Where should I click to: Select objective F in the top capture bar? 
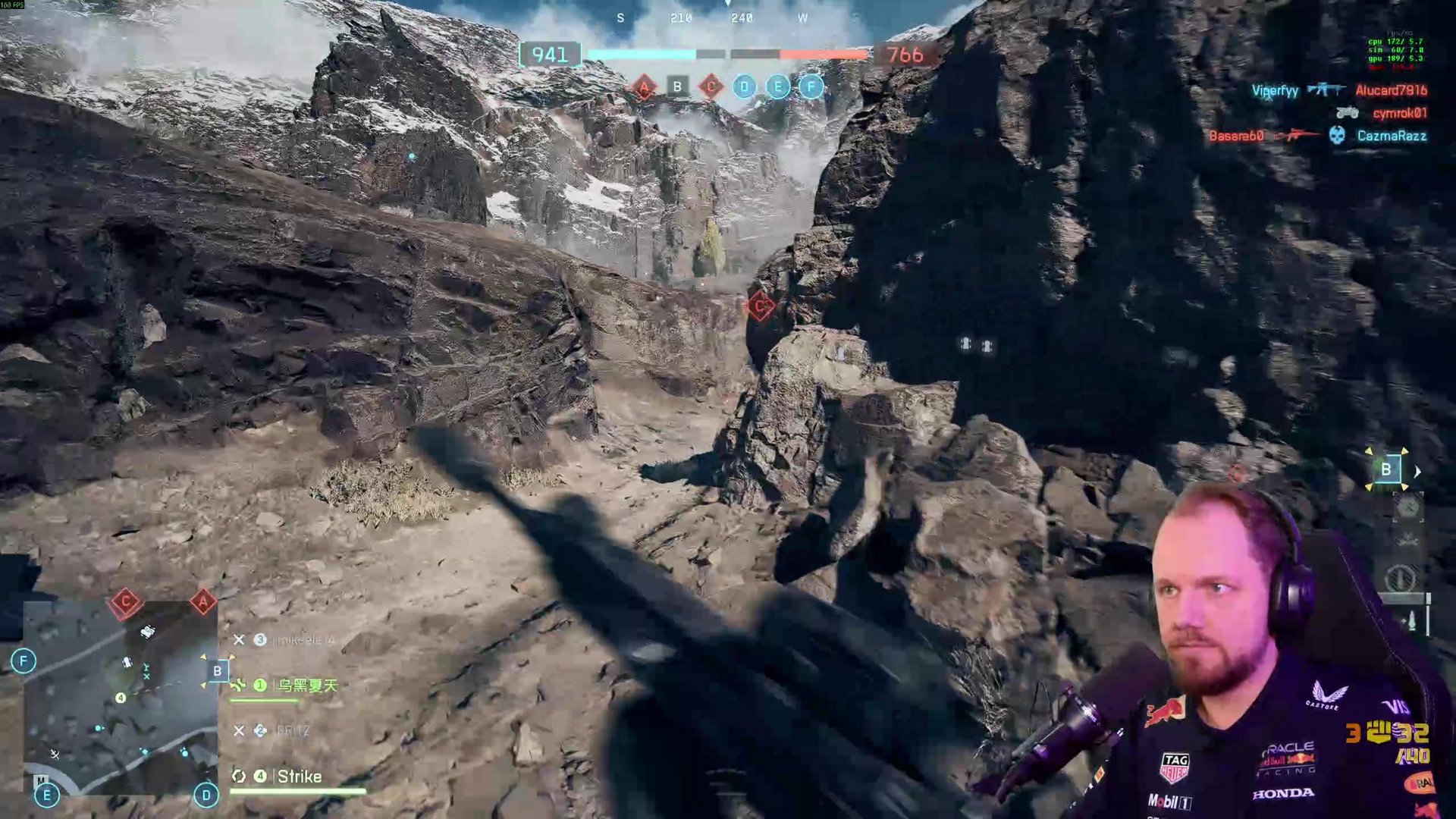(x=811, y=87)
